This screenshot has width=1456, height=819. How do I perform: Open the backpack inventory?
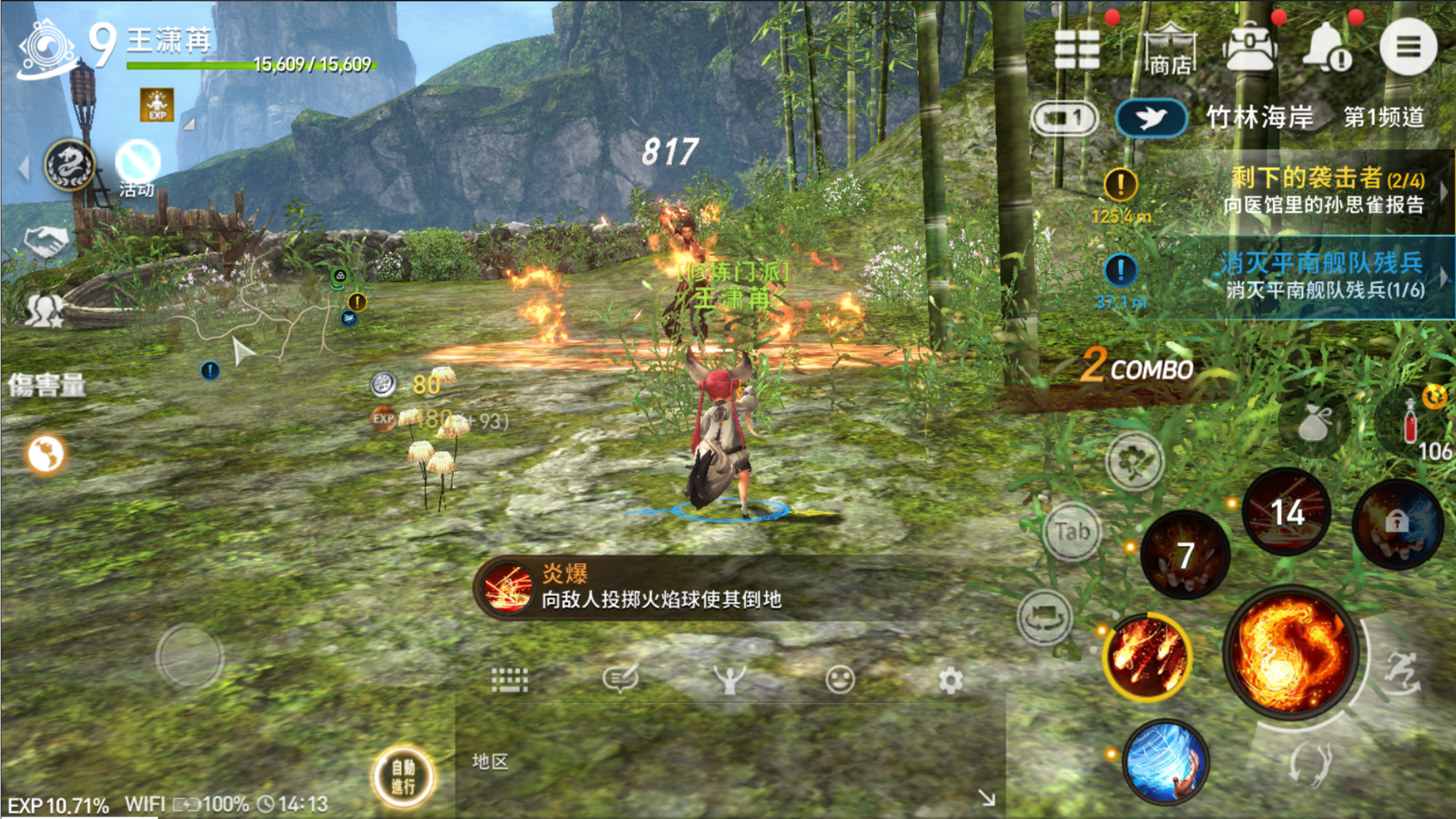1249,49
